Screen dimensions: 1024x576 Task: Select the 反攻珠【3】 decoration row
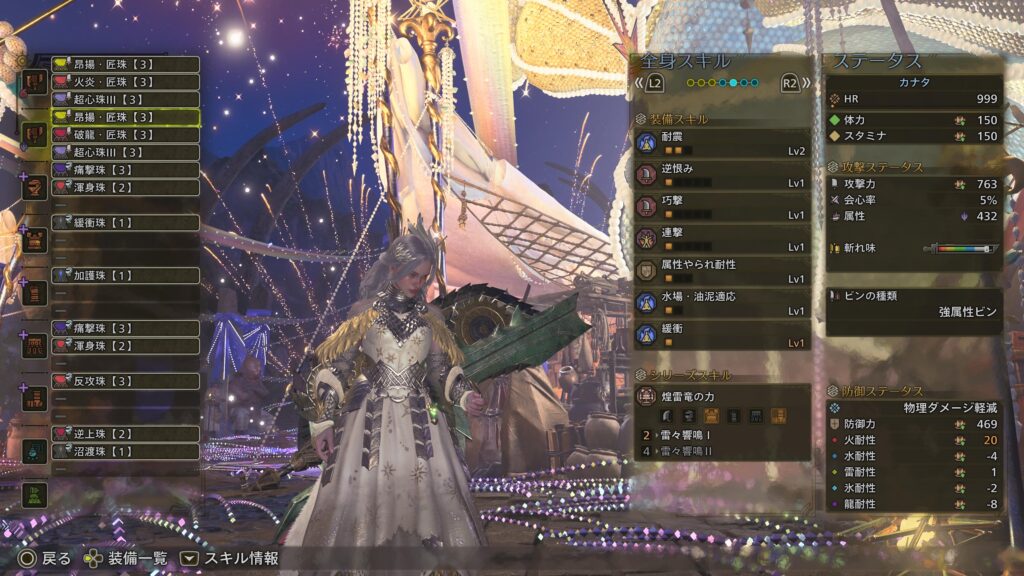(x=124, y=381)
